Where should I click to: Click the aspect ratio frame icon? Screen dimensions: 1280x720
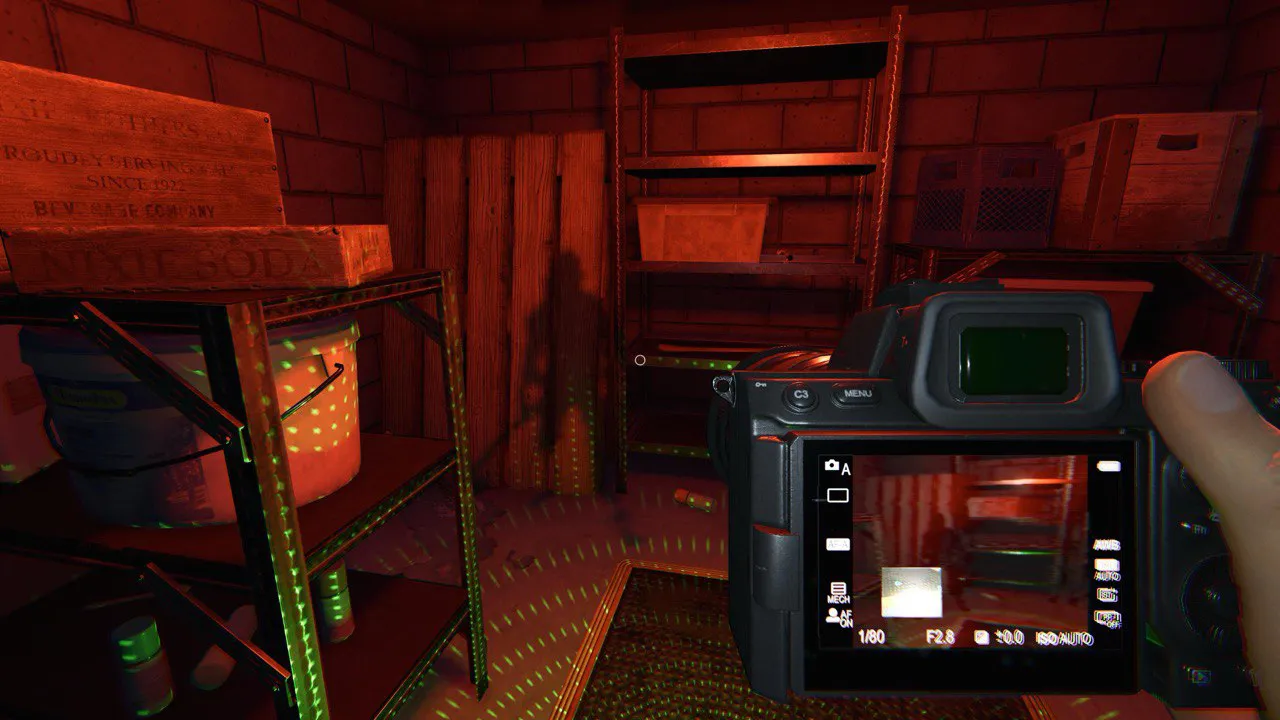pyautogui.click(x=837, y=495)
